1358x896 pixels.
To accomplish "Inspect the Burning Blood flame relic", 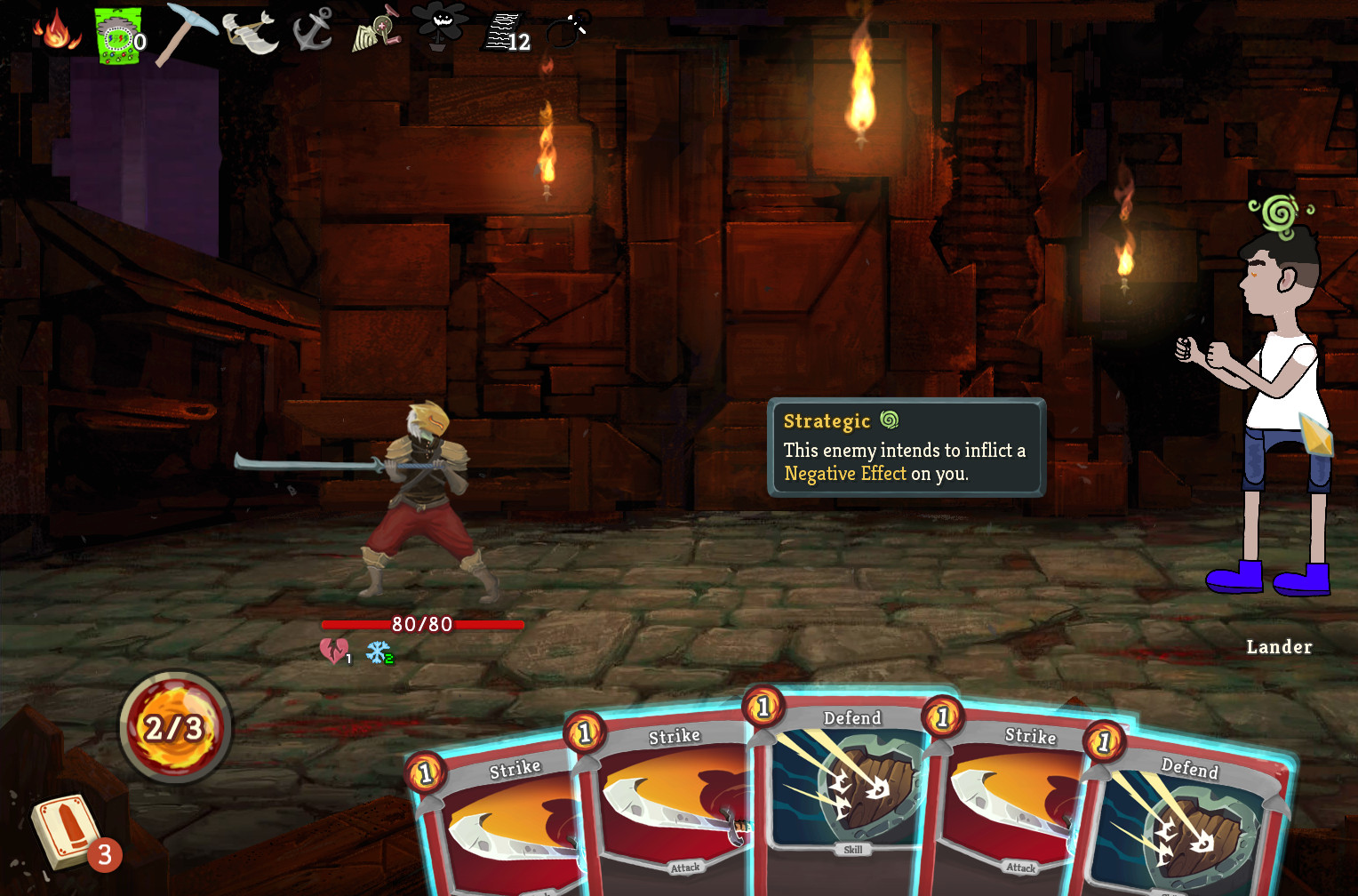I will tap(57, 30).
